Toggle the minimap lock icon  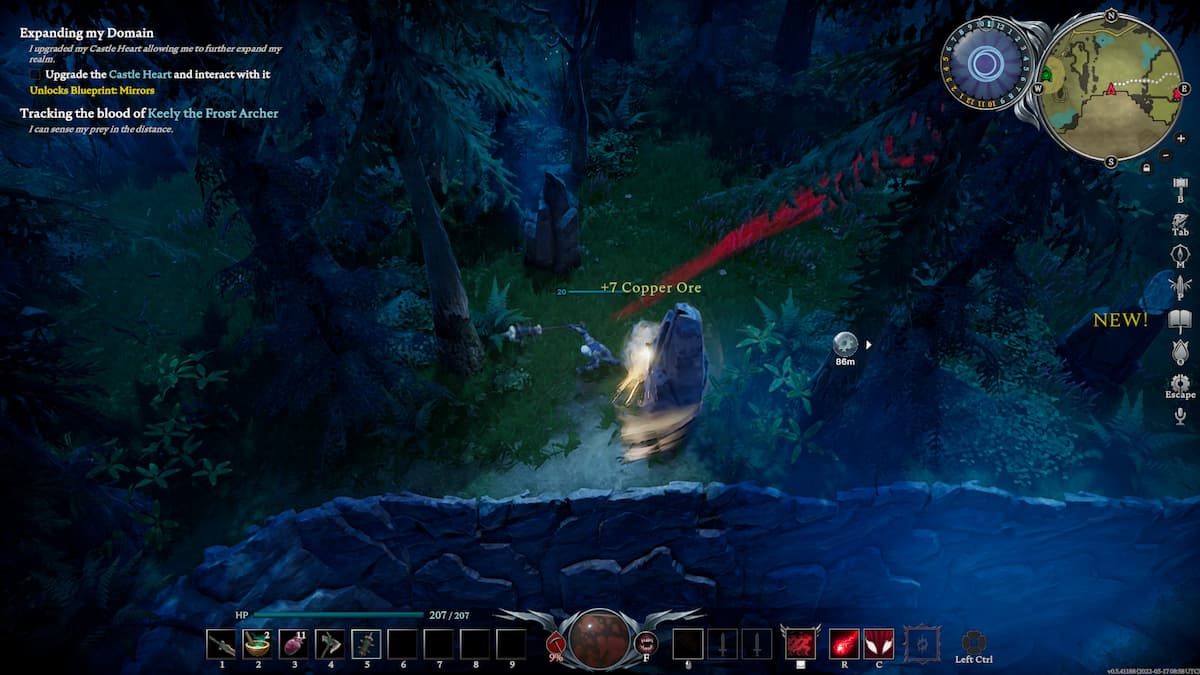1146,167
